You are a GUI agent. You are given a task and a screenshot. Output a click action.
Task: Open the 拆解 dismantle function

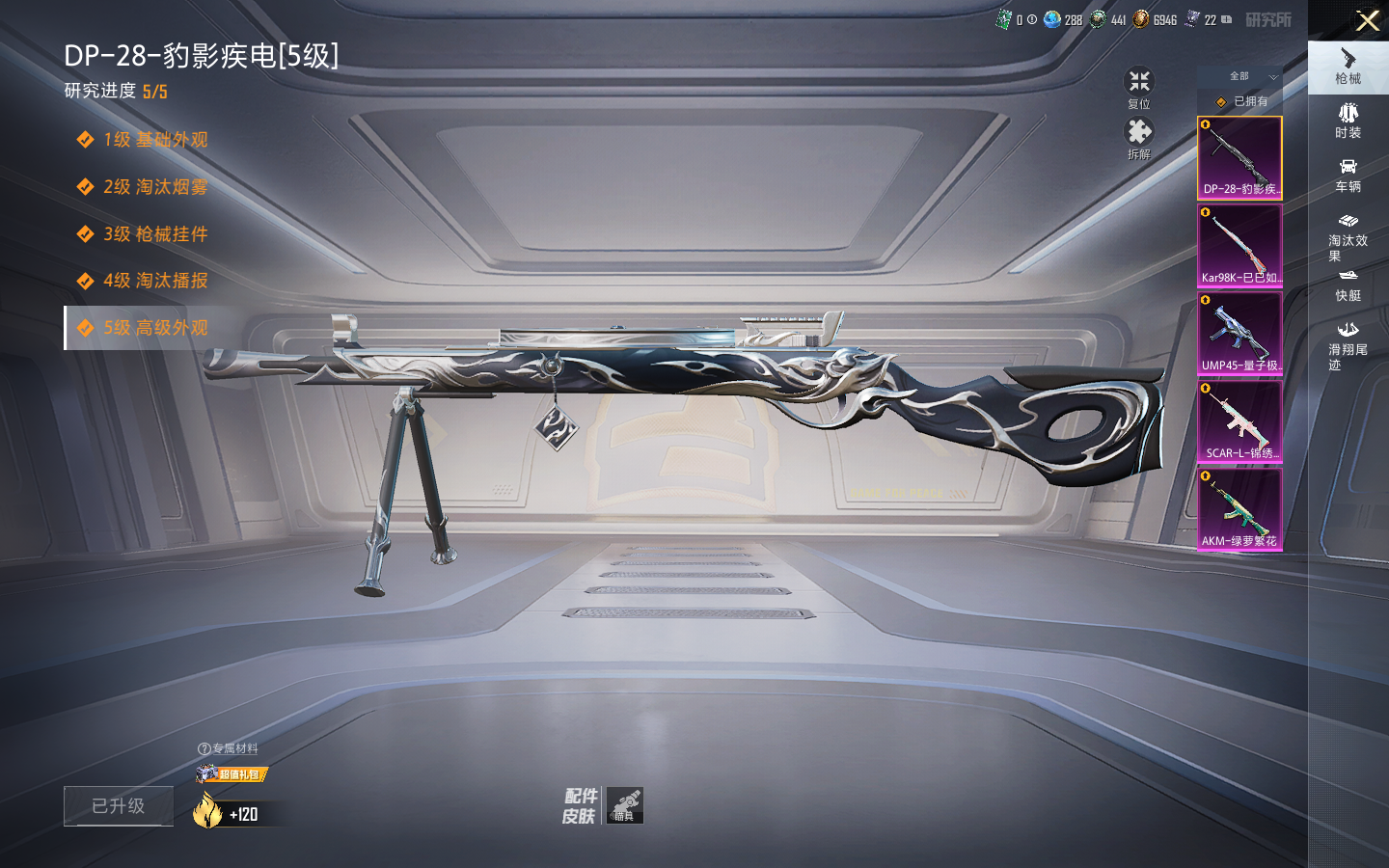pos(1139,138)
